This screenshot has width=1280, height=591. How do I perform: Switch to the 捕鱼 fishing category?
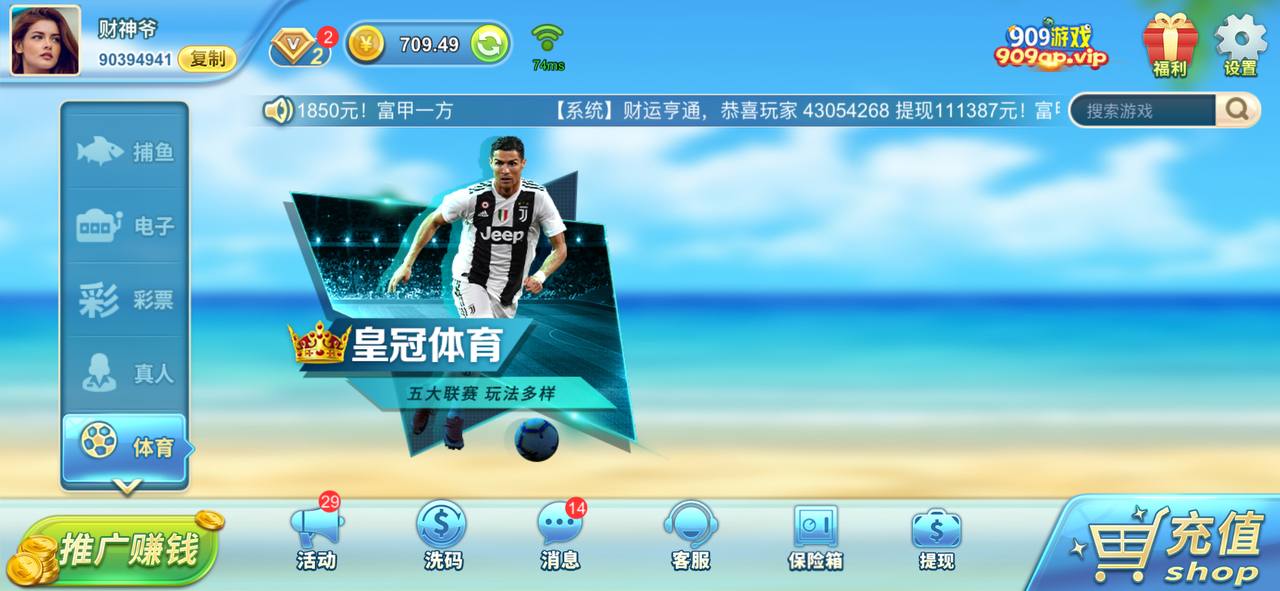125,152
